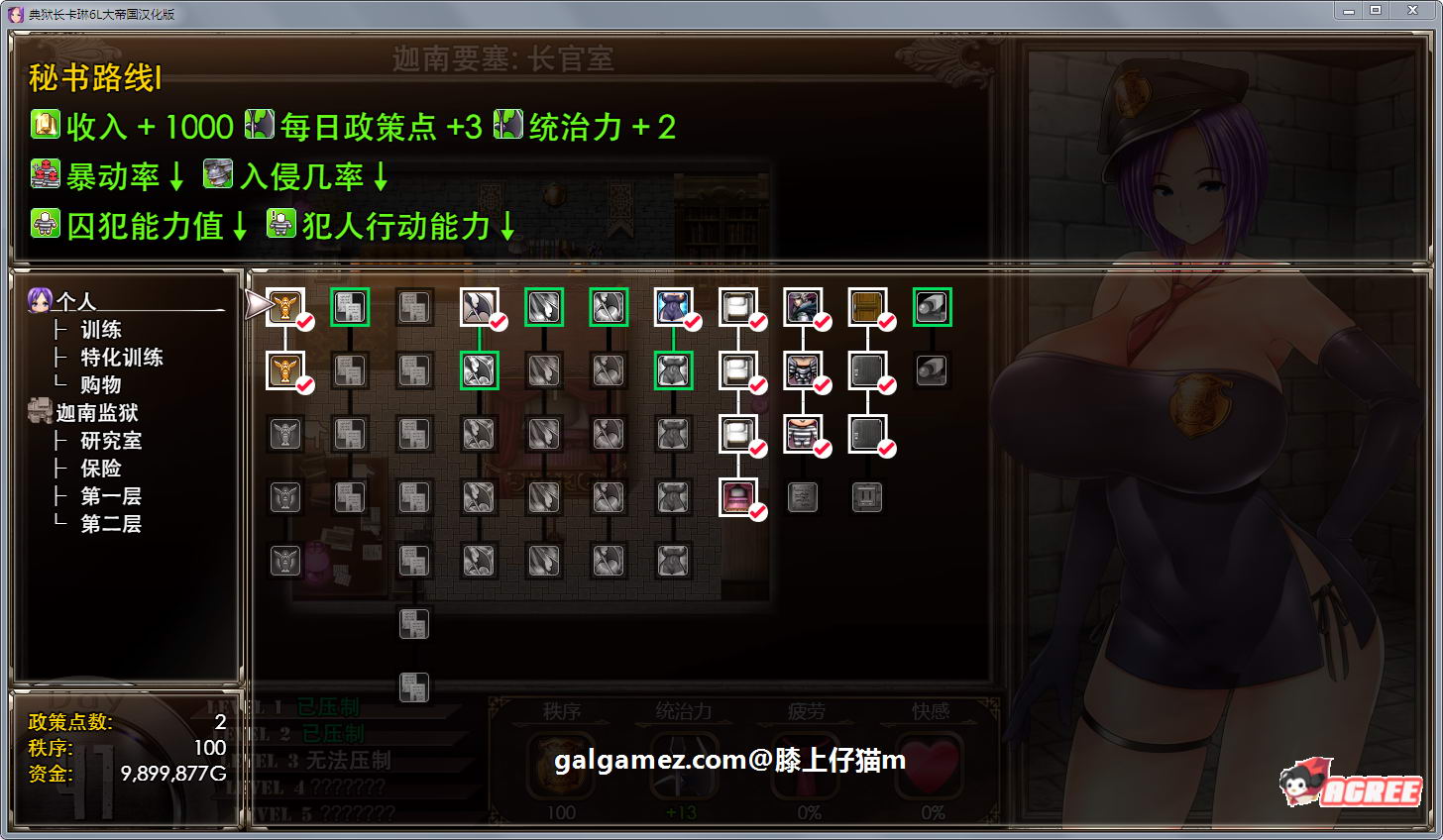Select the wooden door policy icon
This screenshot has height=840, width=1443.
[867, 307]
